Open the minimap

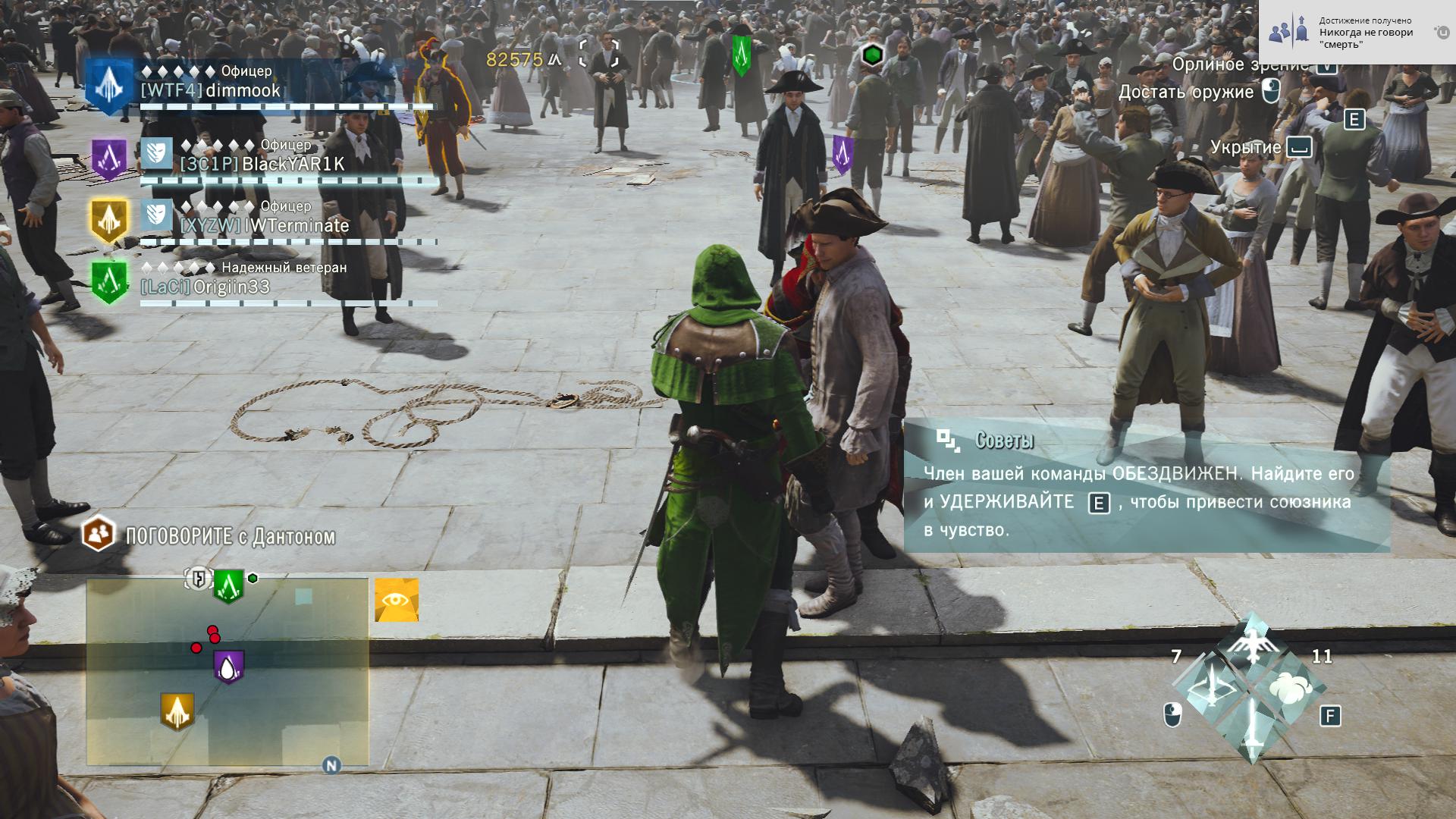[x=227, y=672]
